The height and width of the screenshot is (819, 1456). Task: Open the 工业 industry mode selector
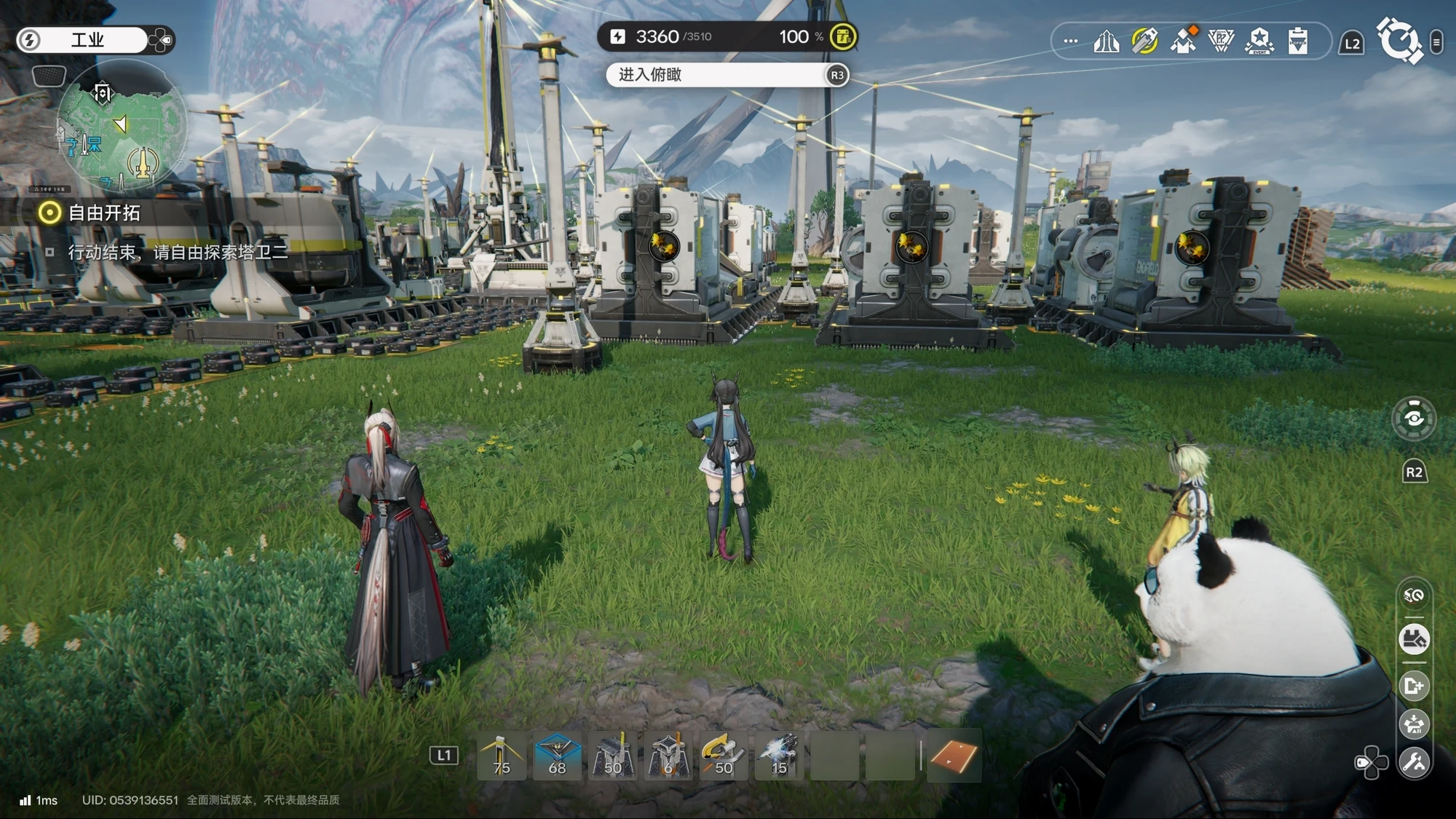tap(87, 40)
